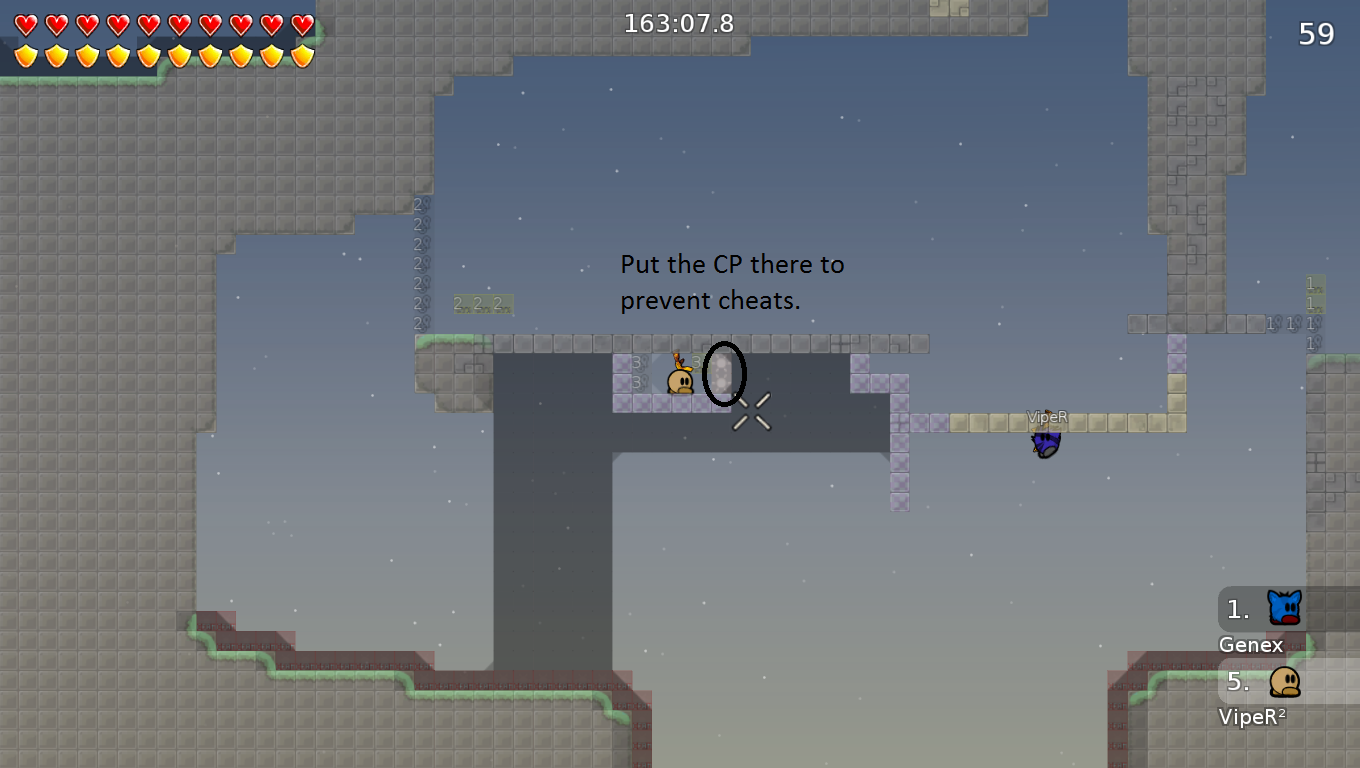Viewport: 1360px width, 768px height.
Task: Click the annotation text about preventing cheats
Action: pyautogui.click(x=731, y=281)
